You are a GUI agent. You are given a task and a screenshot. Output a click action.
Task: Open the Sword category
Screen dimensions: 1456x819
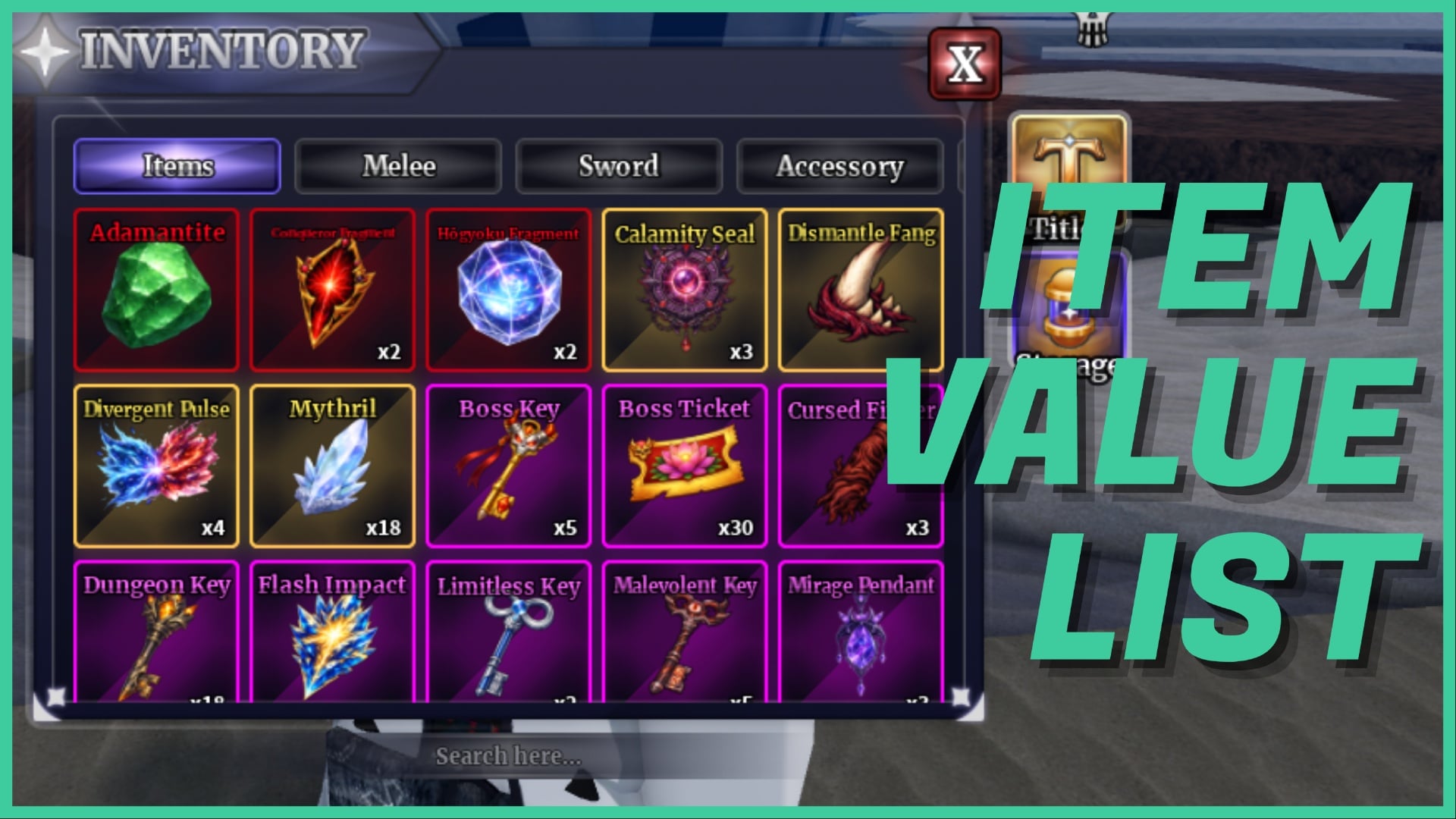(x=619, y=166)
